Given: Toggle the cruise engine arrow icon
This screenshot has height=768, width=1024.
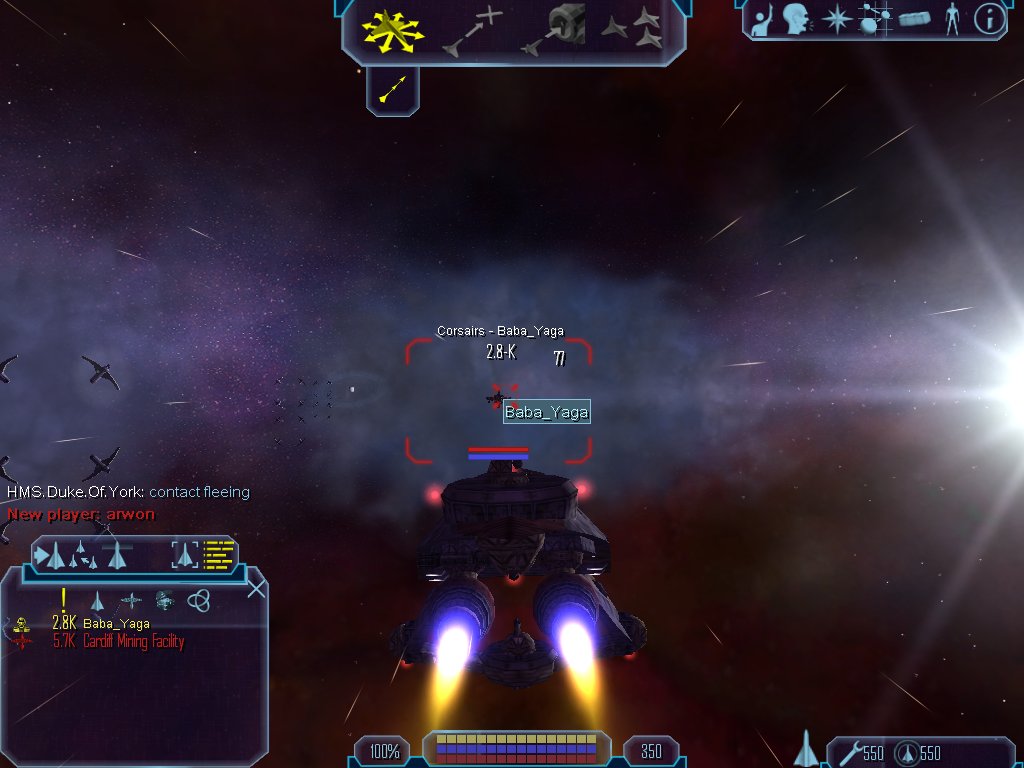Looking at the screenshot, I should [x=392, y=92].
